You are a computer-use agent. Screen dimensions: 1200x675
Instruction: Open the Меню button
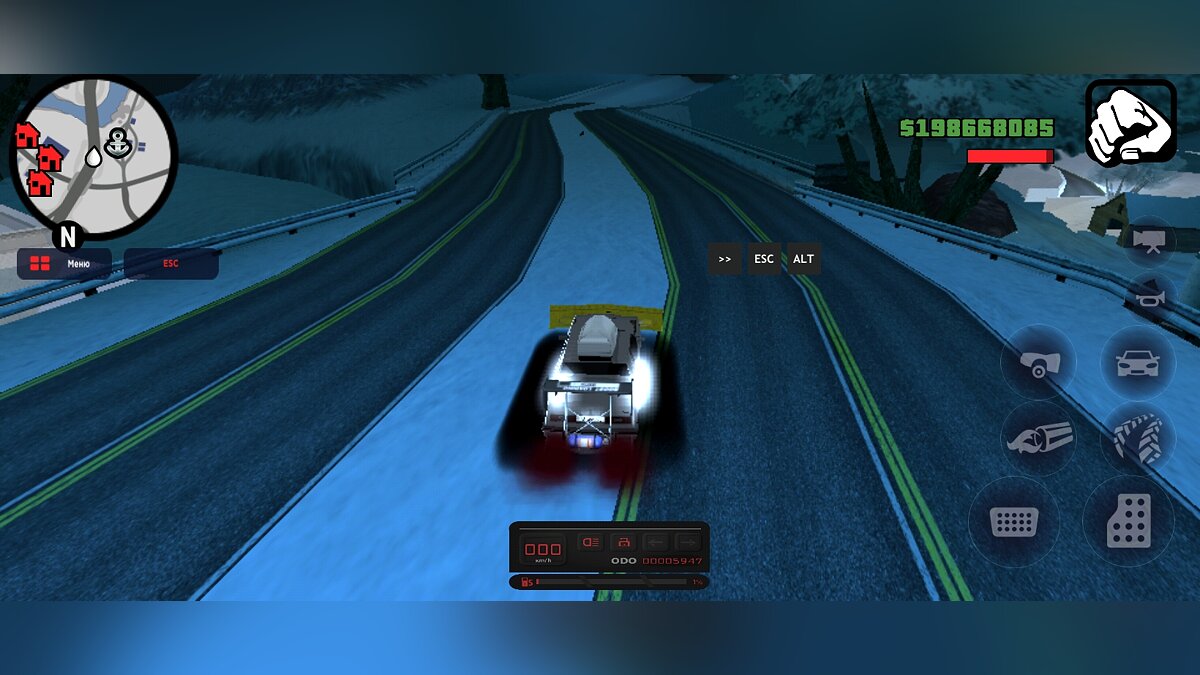pyautogui.click(x=64, y=264)
